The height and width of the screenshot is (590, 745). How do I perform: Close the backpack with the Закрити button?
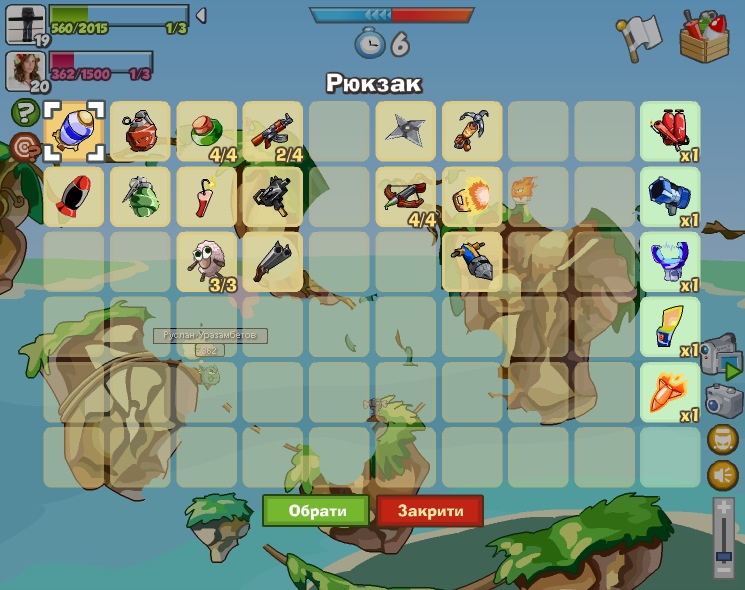tap(430, 511)
